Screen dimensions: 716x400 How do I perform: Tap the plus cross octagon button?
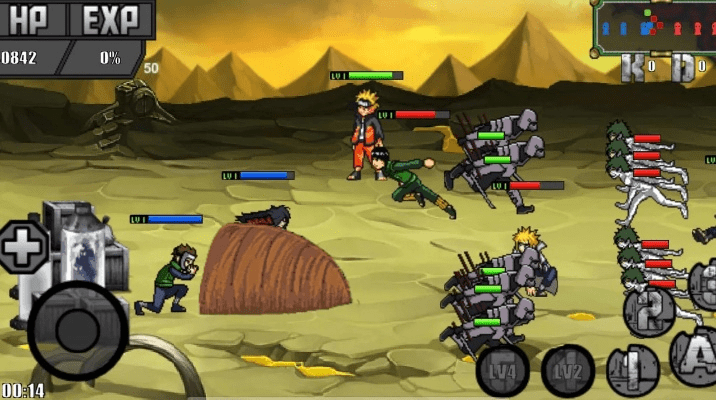[22, 244]
